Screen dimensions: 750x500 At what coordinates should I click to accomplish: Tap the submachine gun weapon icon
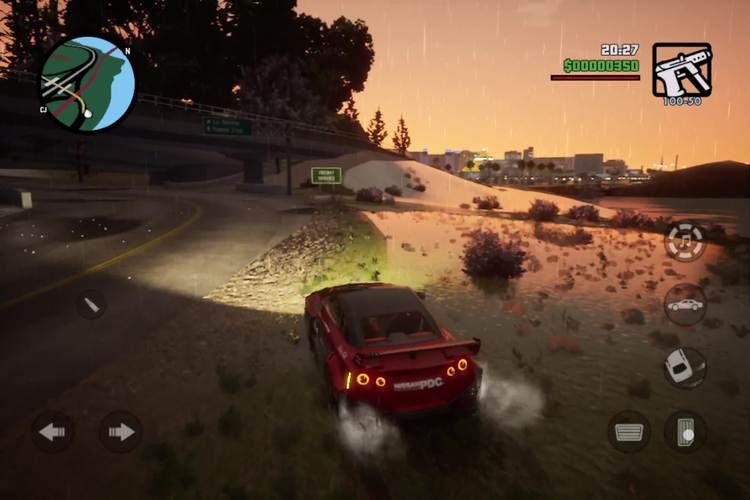coord(682,69)
